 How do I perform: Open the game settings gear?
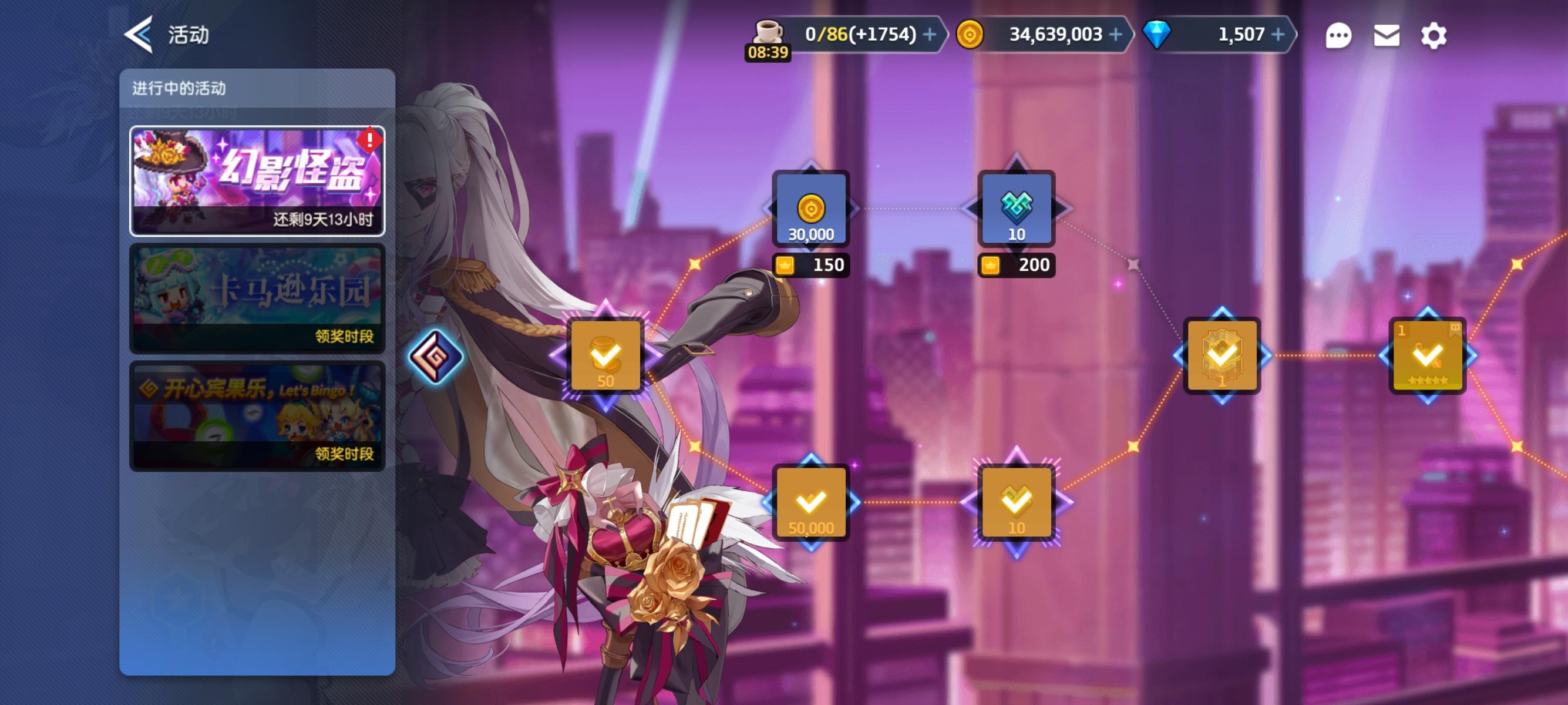click(x=1434, y=35)
